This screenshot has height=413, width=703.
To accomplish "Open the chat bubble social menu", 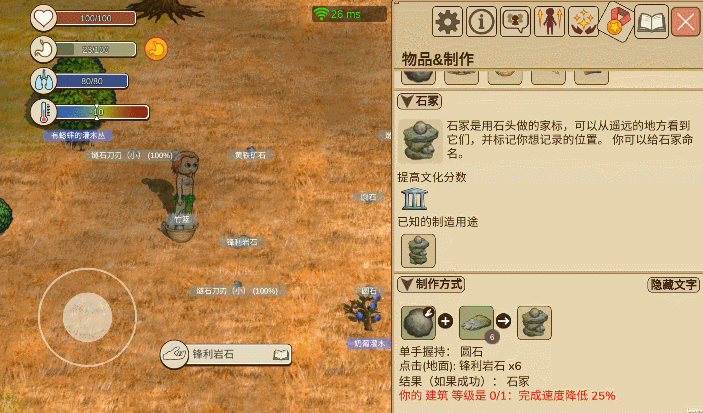I will tap(515, 21).
